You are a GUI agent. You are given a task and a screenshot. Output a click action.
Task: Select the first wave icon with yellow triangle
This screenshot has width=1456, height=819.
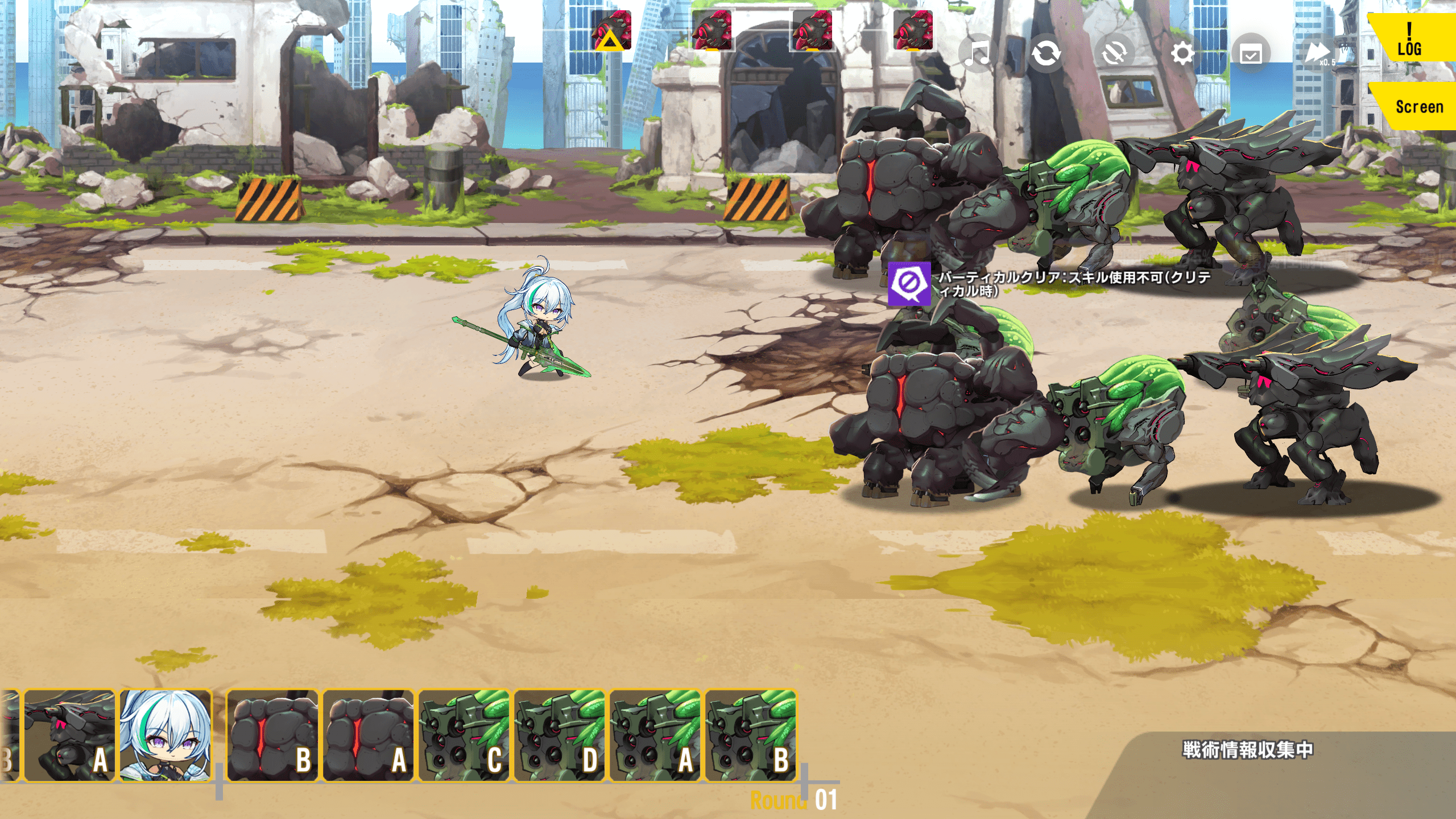coord(611,30)
